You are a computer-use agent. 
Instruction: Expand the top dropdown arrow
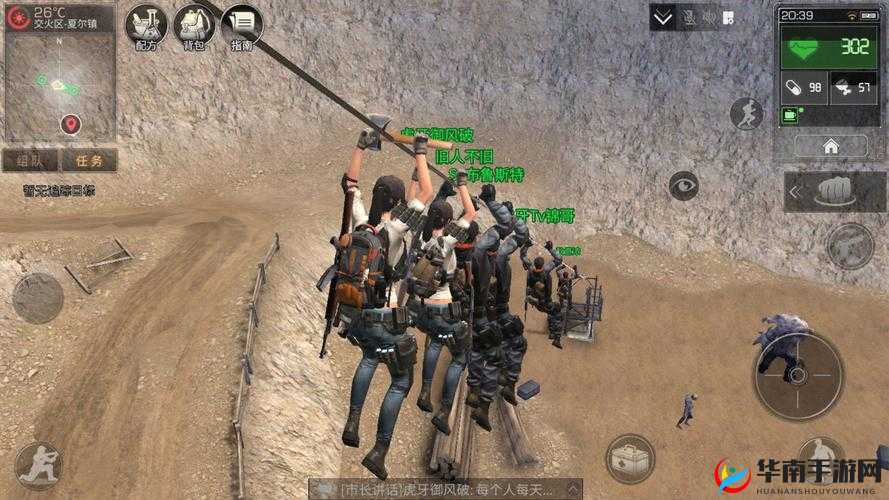(x=662, y=17)
